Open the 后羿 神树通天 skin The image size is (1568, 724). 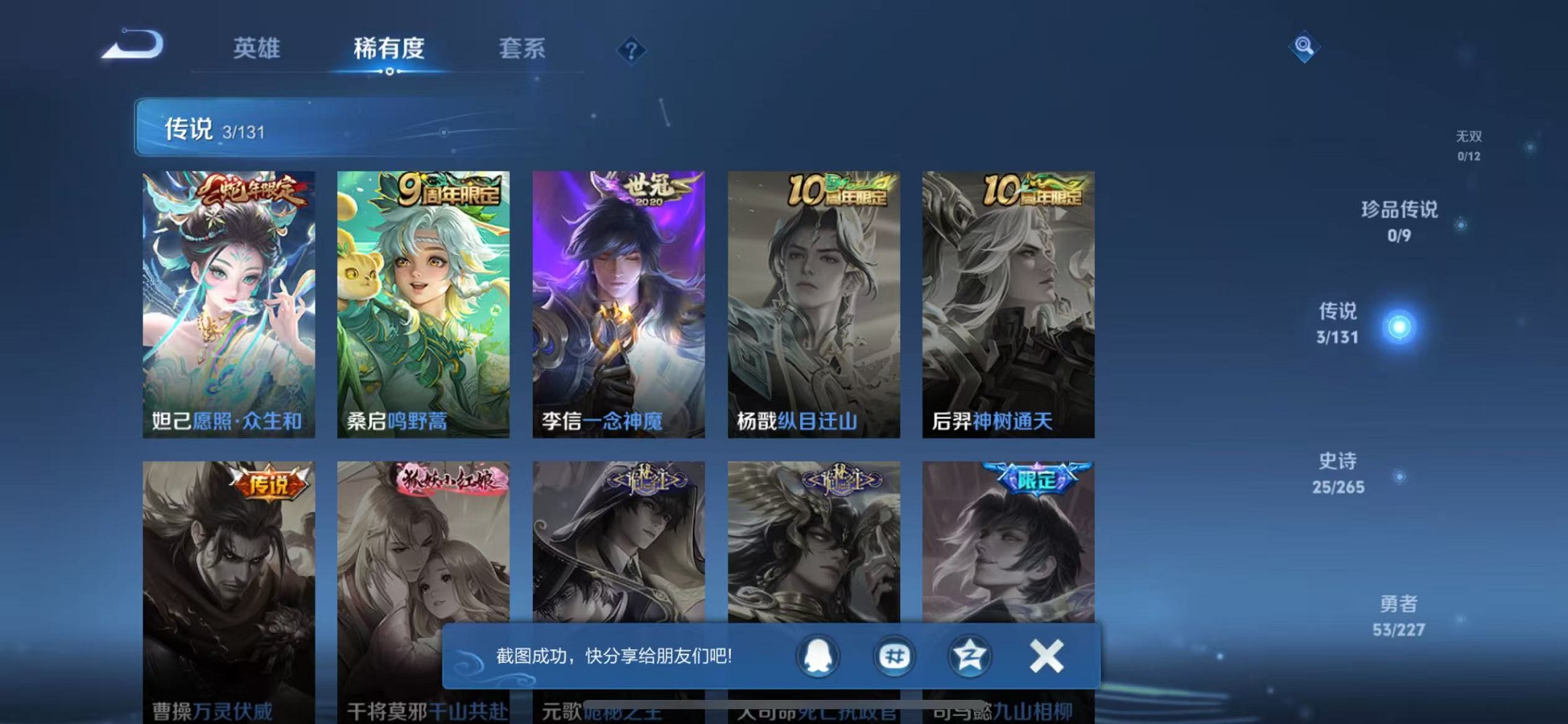tap(1008, 302)
